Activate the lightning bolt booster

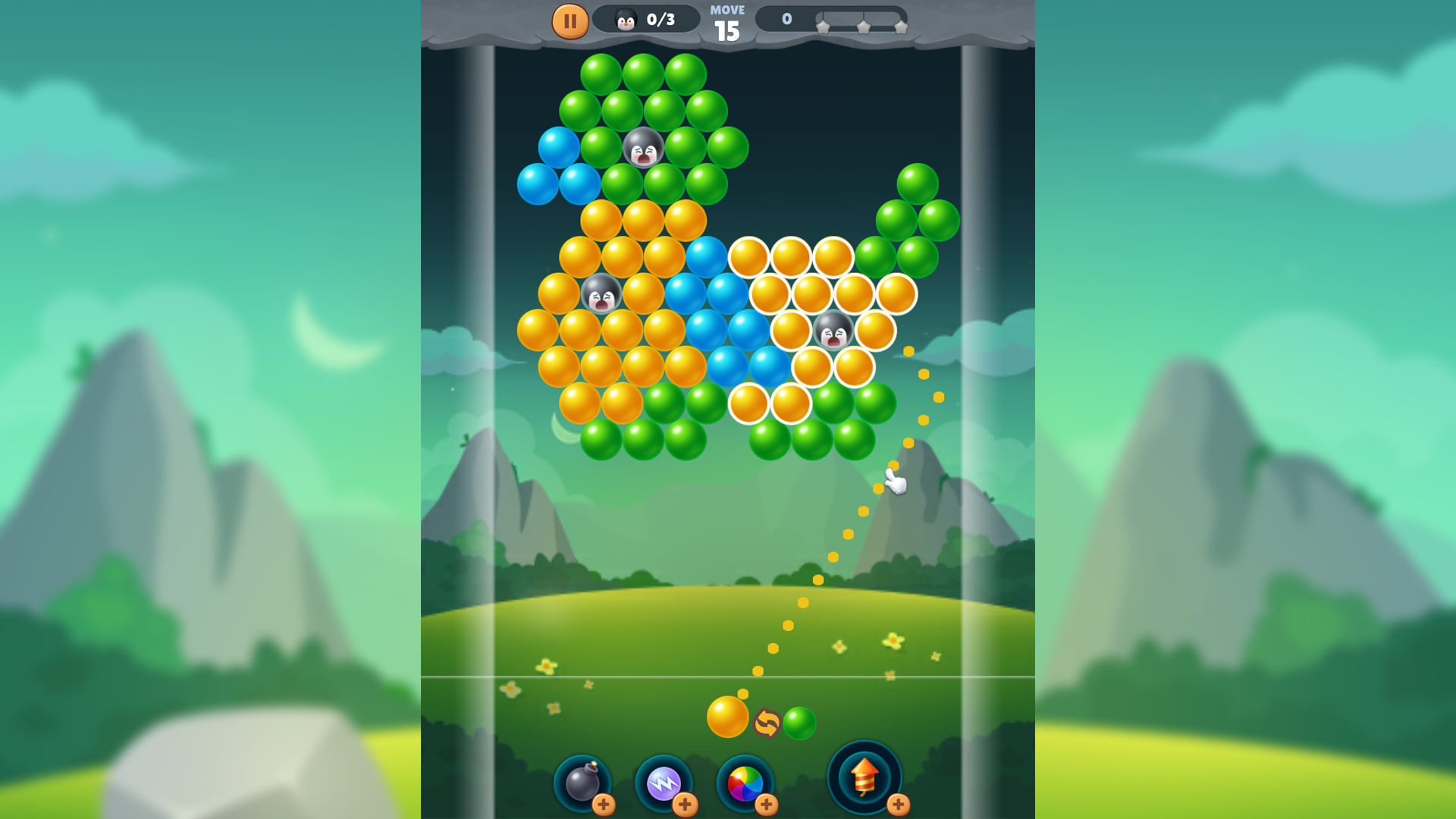665,783
